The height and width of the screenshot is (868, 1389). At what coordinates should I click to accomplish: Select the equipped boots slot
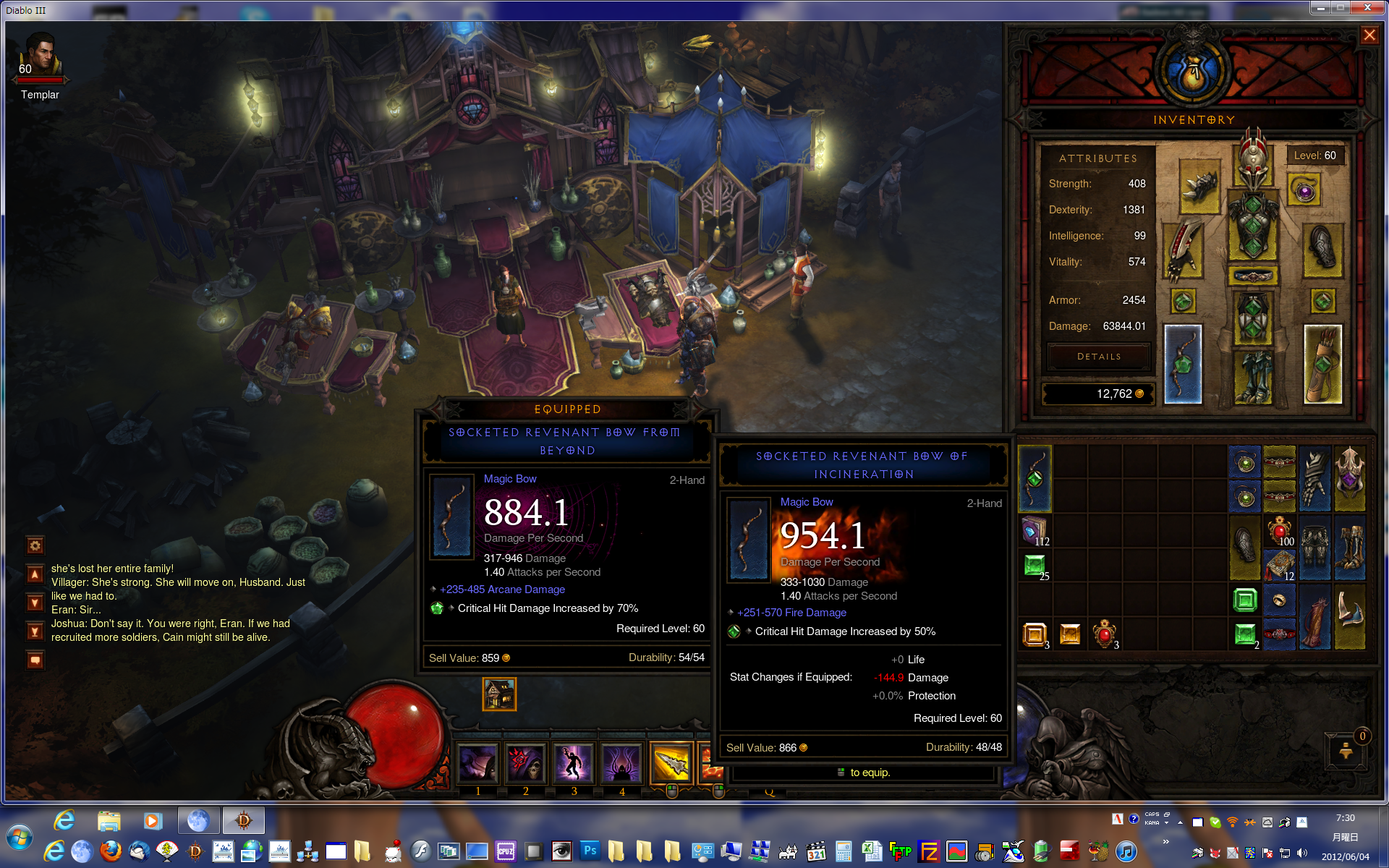tap(1254, 376)
